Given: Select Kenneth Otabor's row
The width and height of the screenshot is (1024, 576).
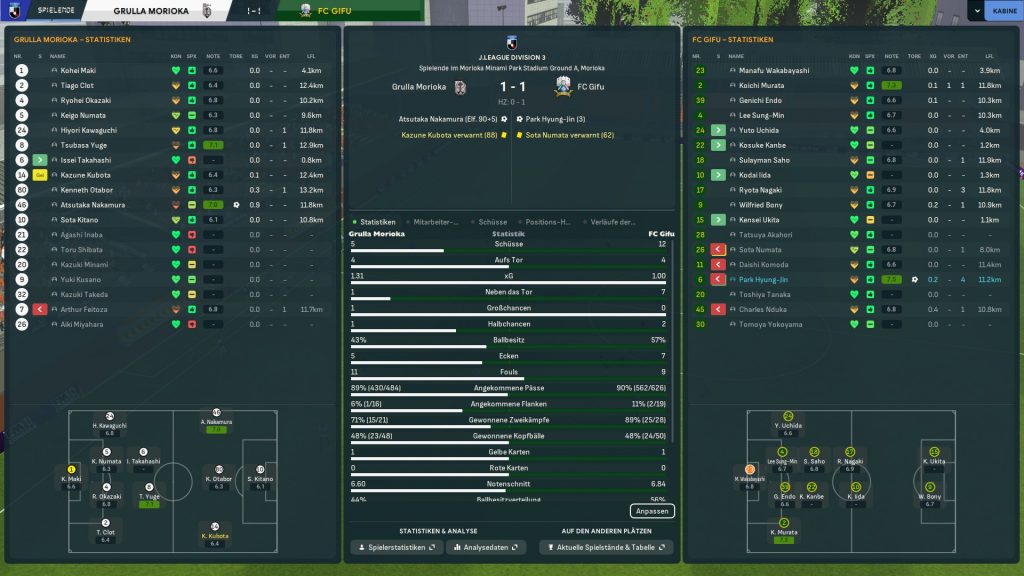Looking at the screenshot, I should (x=87, y=190).
